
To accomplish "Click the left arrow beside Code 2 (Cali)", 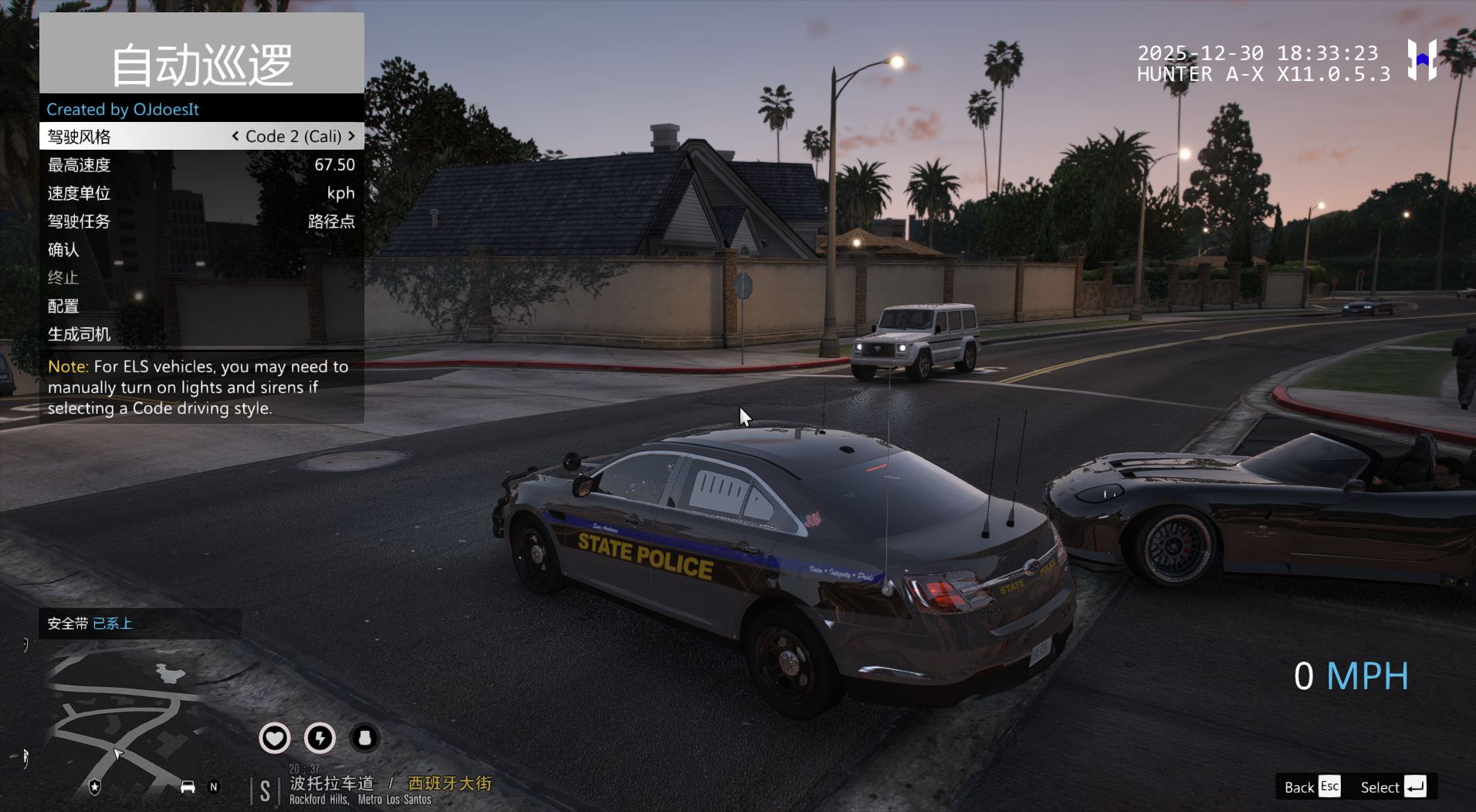I will (235, 136).
